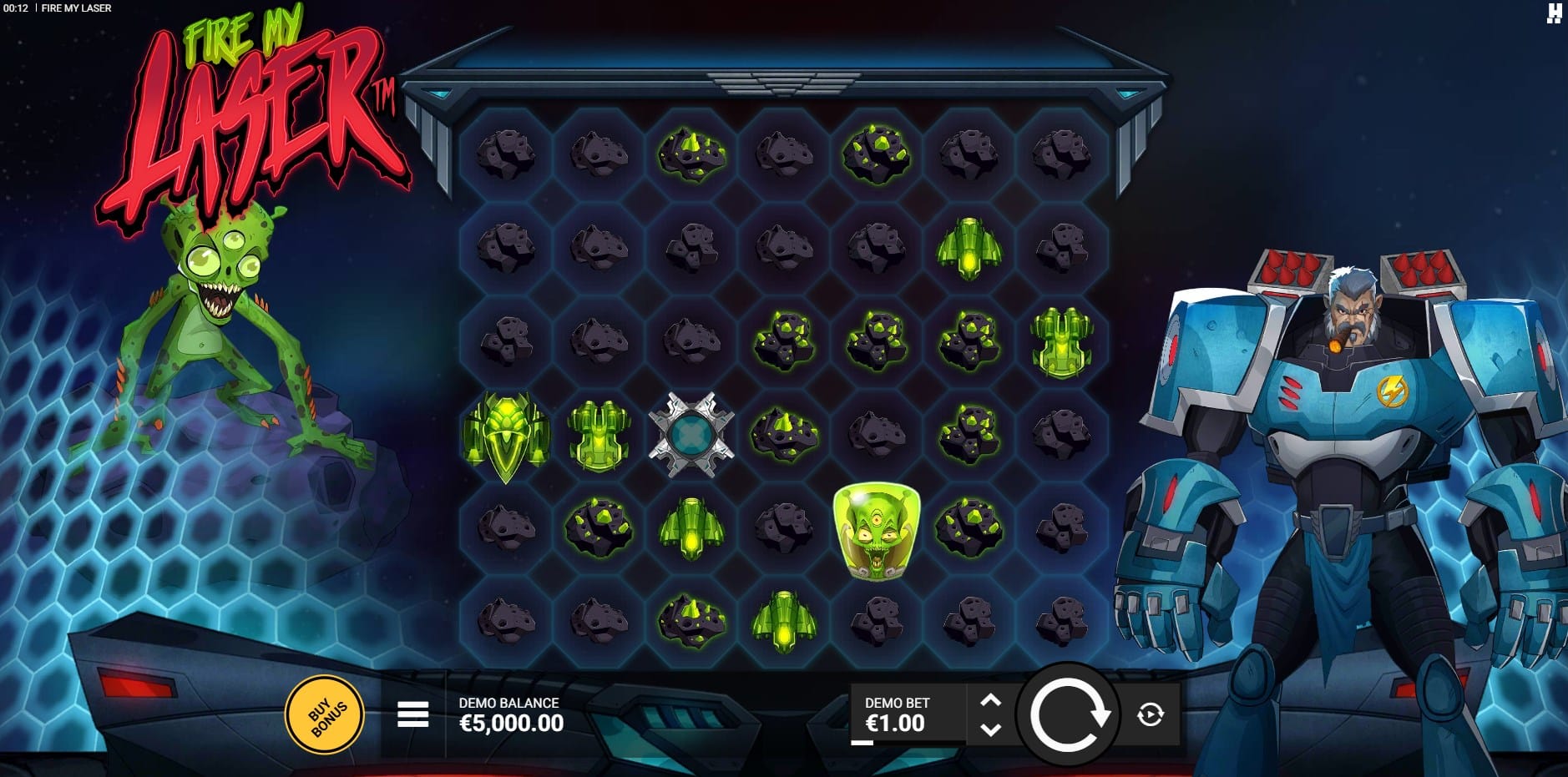Open the Buy Bonus feature
Screen dimensions: 1568x777
coord(325,715)
